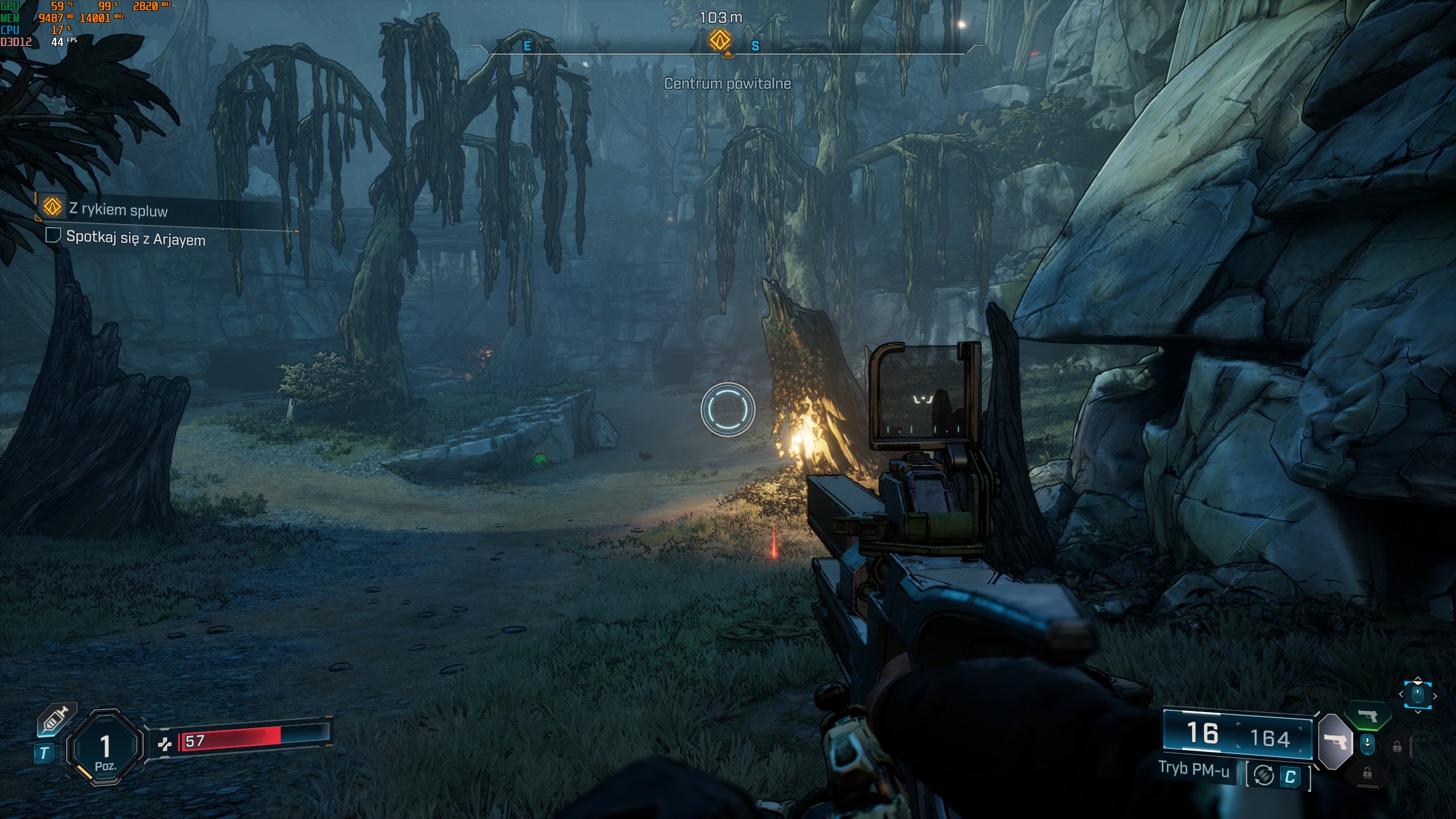
Task: Toggle the ammo swap fire-mode icon
Action: (x=1264, y=775)
